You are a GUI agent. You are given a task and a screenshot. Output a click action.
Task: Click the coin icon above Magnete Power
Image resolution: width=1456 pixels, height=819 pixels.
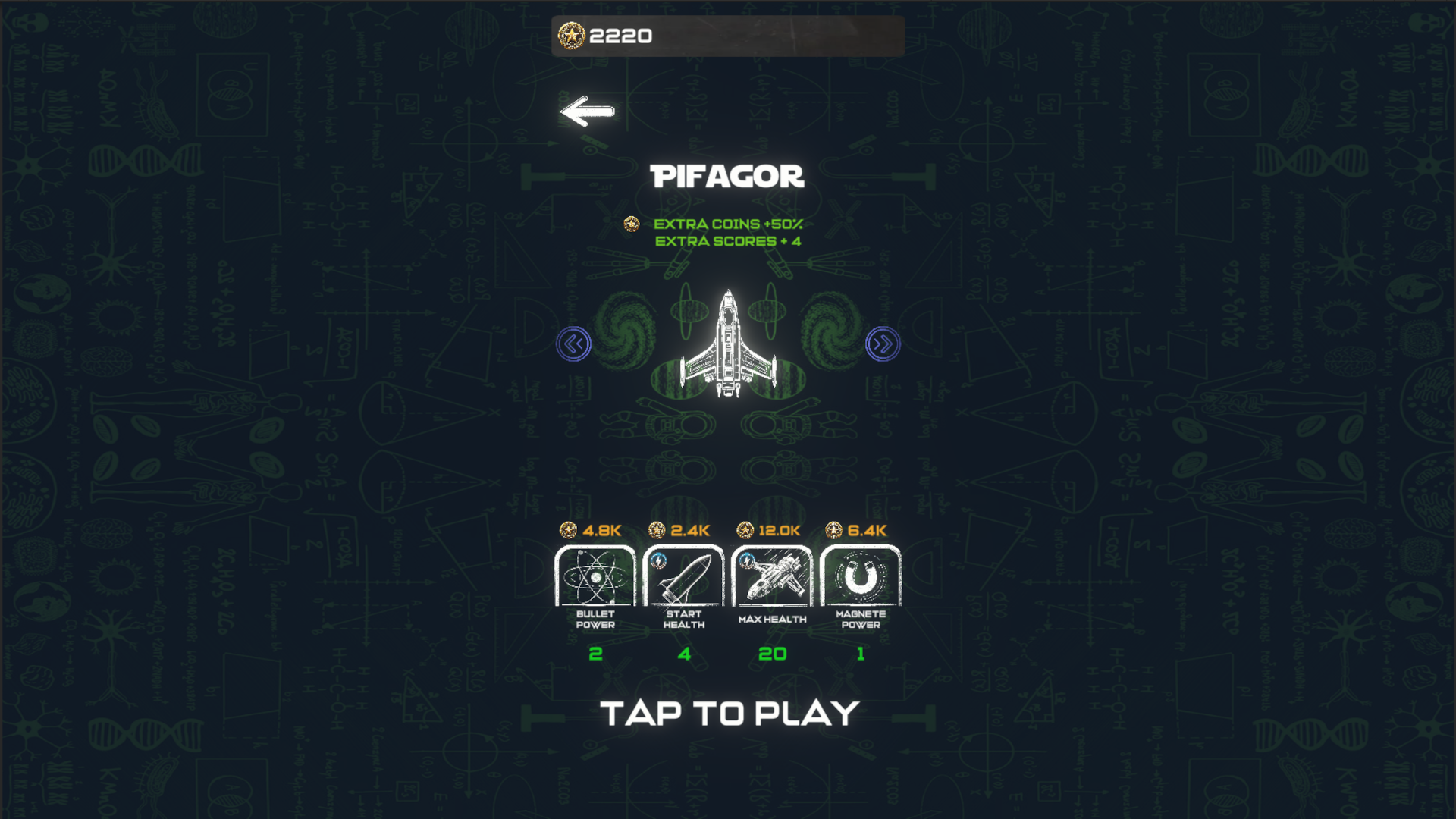pyautogui.click(x=833, y=530)
